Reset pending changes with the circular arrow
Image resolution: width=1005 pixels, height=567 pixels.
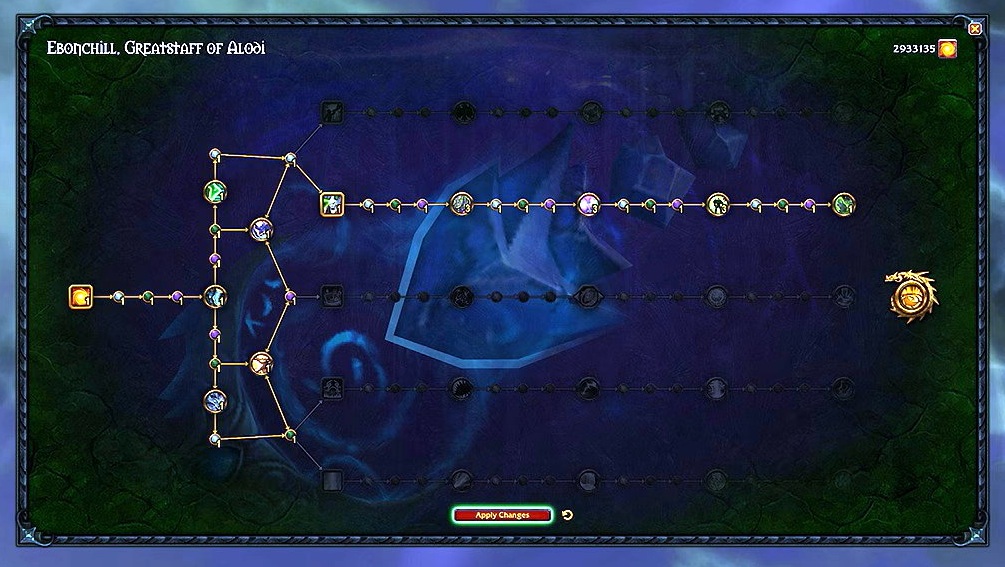click(x=568, y=515)
